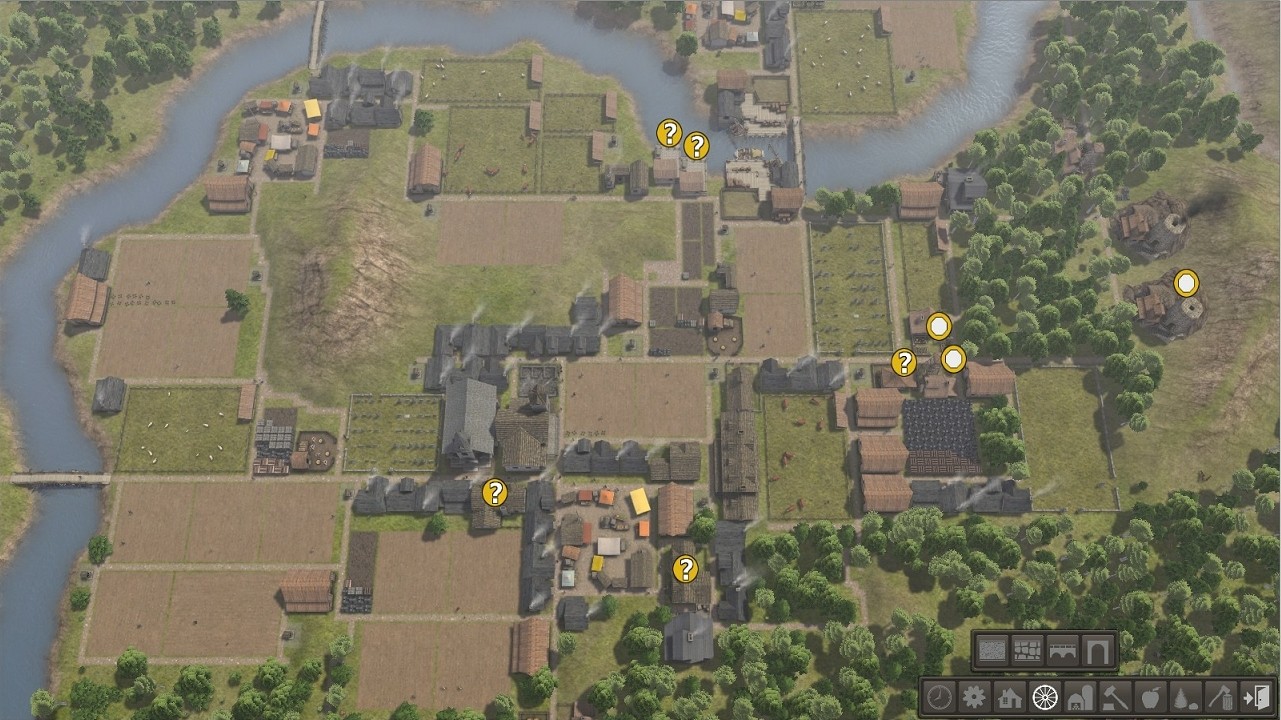This screenshot has width=1281, height=720.
Task: Open the gear tools and reports menu
Action: point(974,697)
